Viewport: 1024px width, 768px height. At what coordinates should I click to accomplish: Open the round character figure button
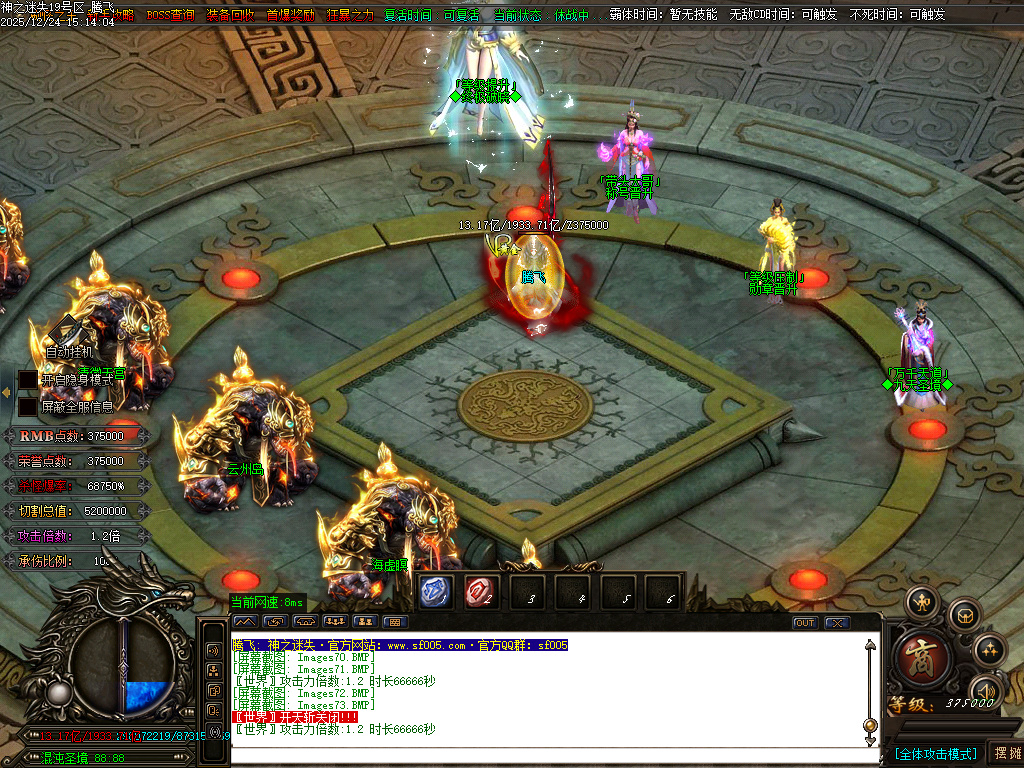coord(921,602)
